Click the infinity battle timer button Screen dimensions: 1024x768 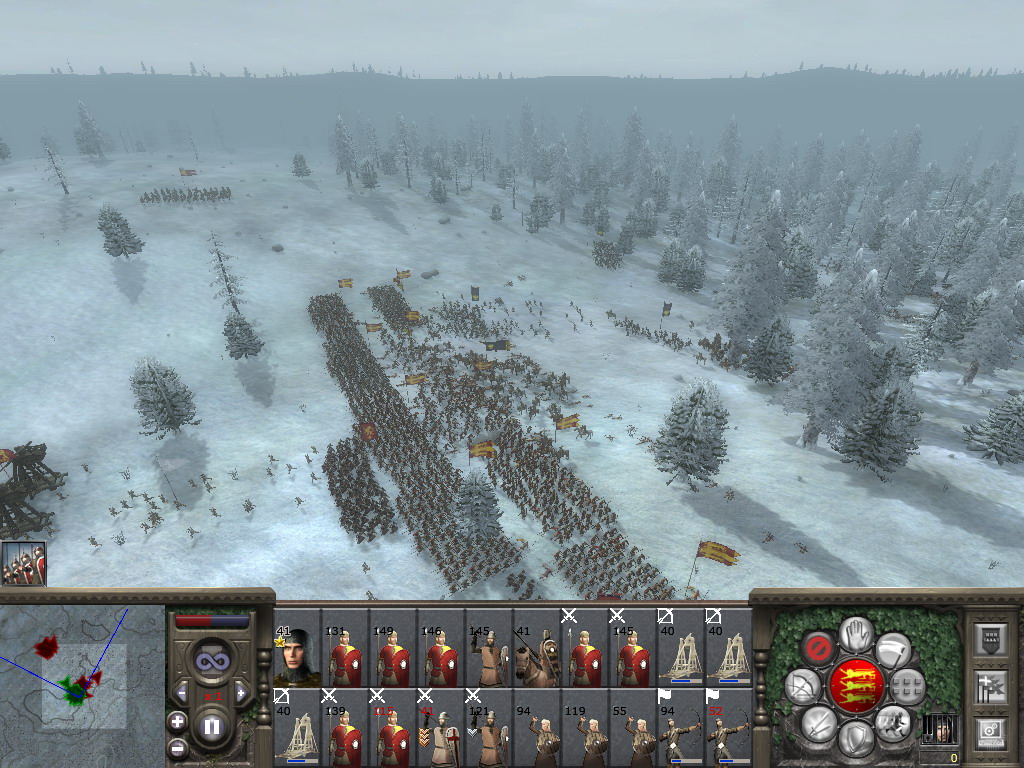tap(212, 660)
